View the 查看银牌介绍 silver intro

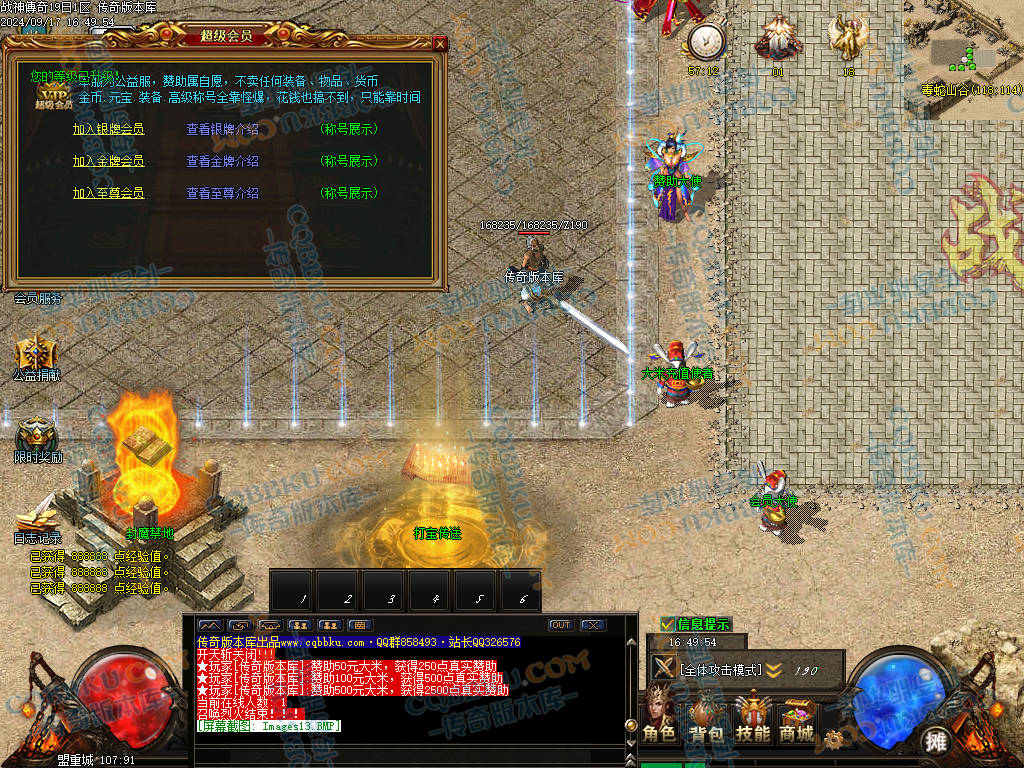222,130
